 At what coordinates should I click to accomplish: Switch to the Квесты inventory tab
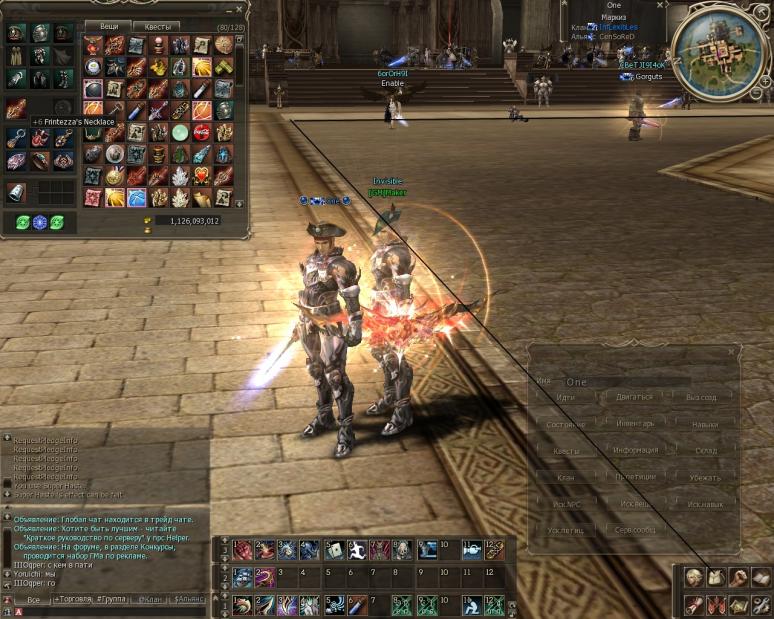click(x=158, y=26)
